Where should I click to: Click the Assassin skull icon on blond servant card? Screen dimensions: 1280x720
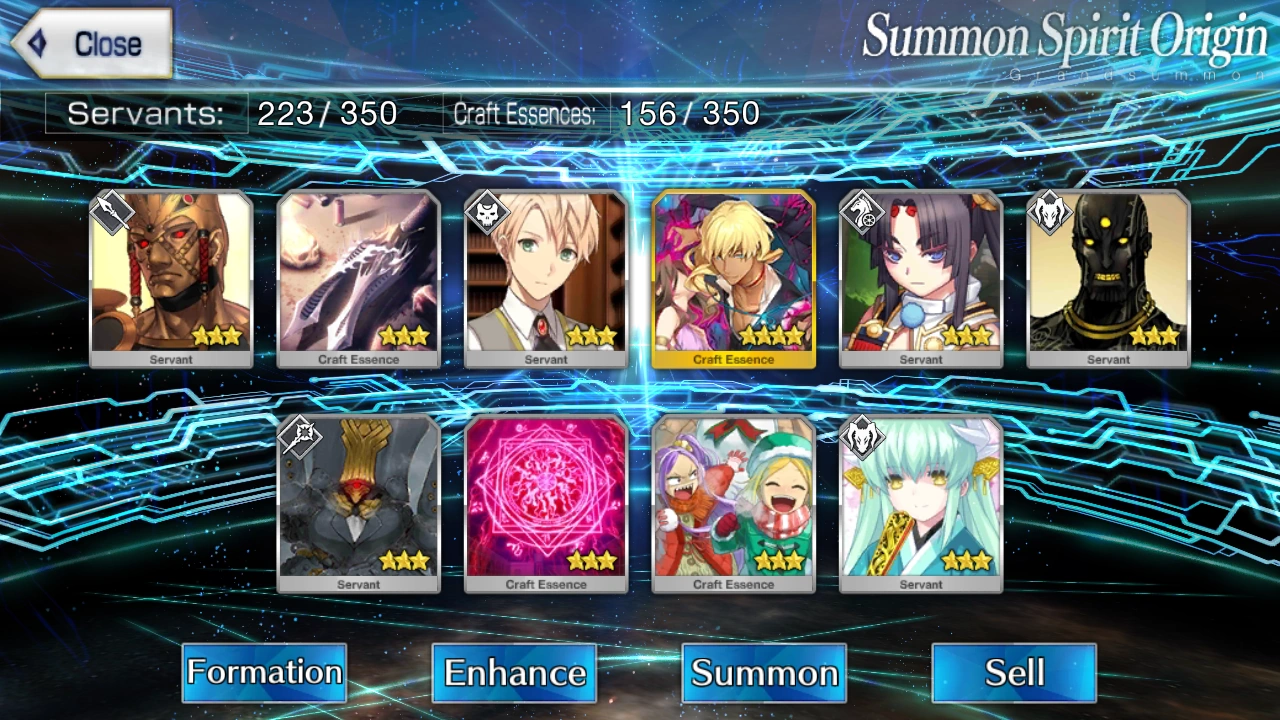coord(488,211)
